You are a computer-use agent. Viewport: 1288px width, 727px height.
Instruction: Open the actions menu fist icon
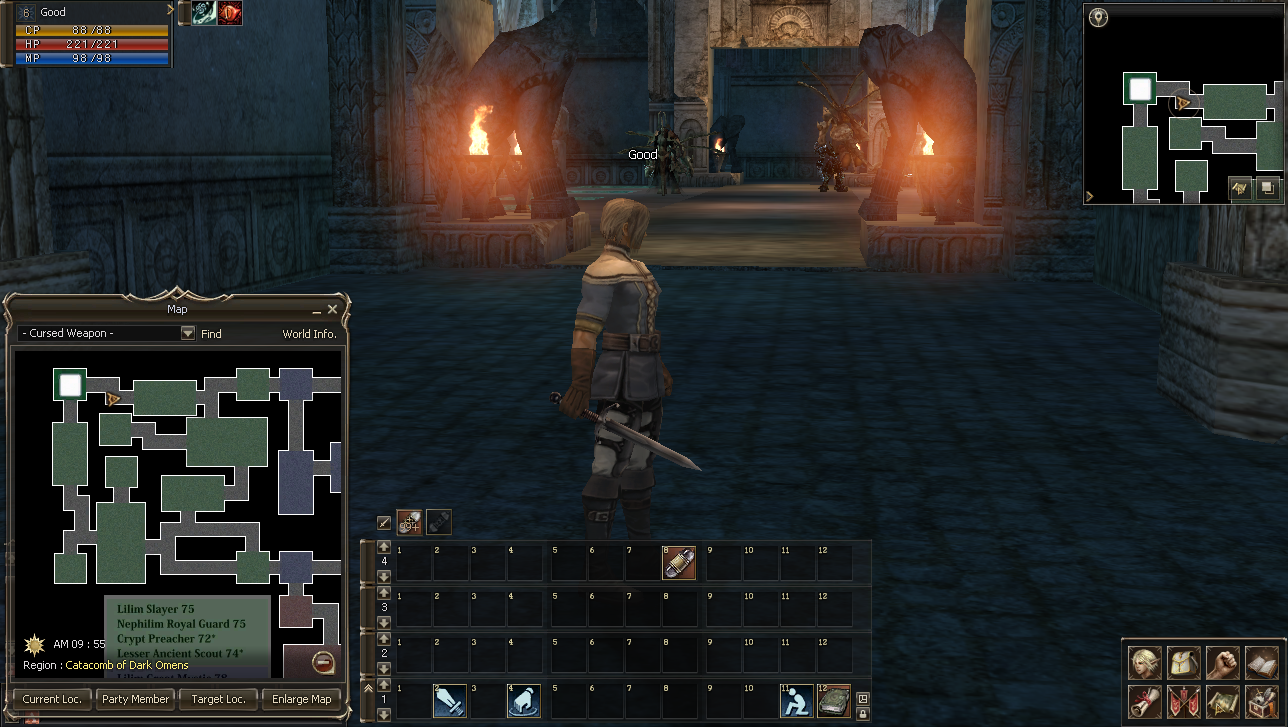pyautogui.click(x=1222, y=662)
